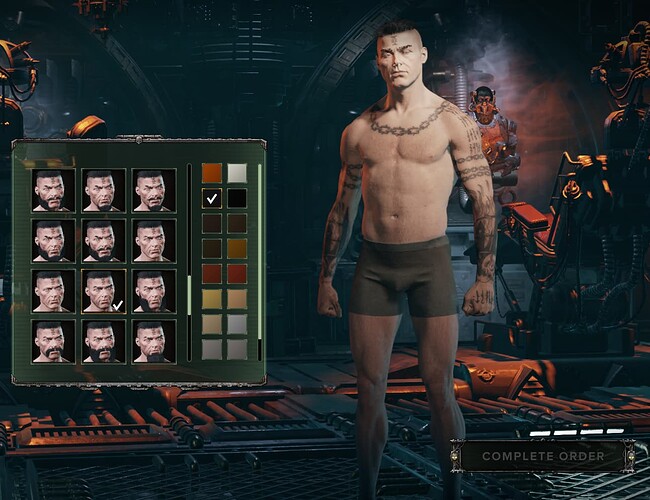
Task: Choose the mustache-only face thumbnail
Action: click(x=53, y=341)
